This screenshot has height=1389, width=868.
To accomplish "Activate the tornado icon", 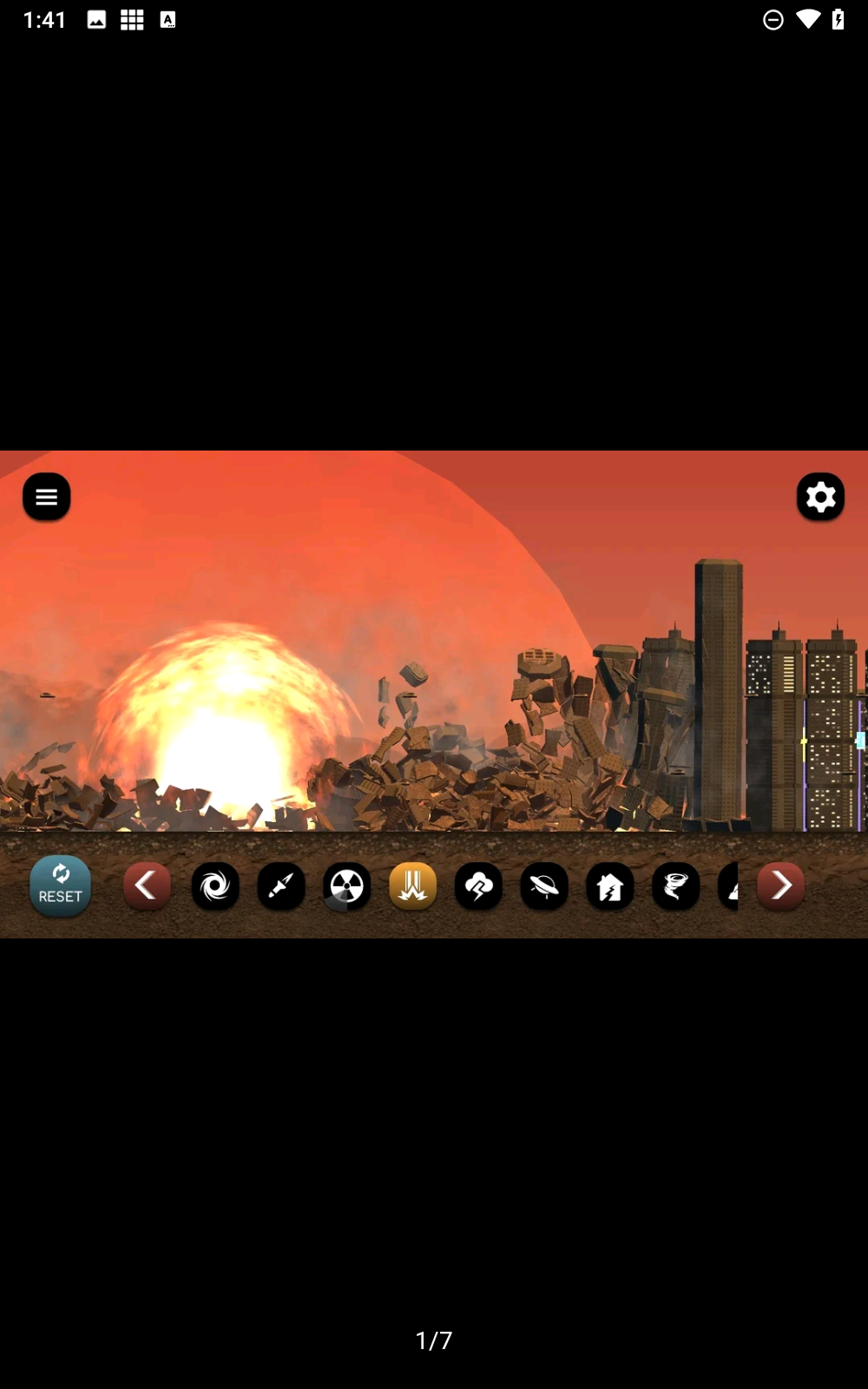I will [675, 886].
